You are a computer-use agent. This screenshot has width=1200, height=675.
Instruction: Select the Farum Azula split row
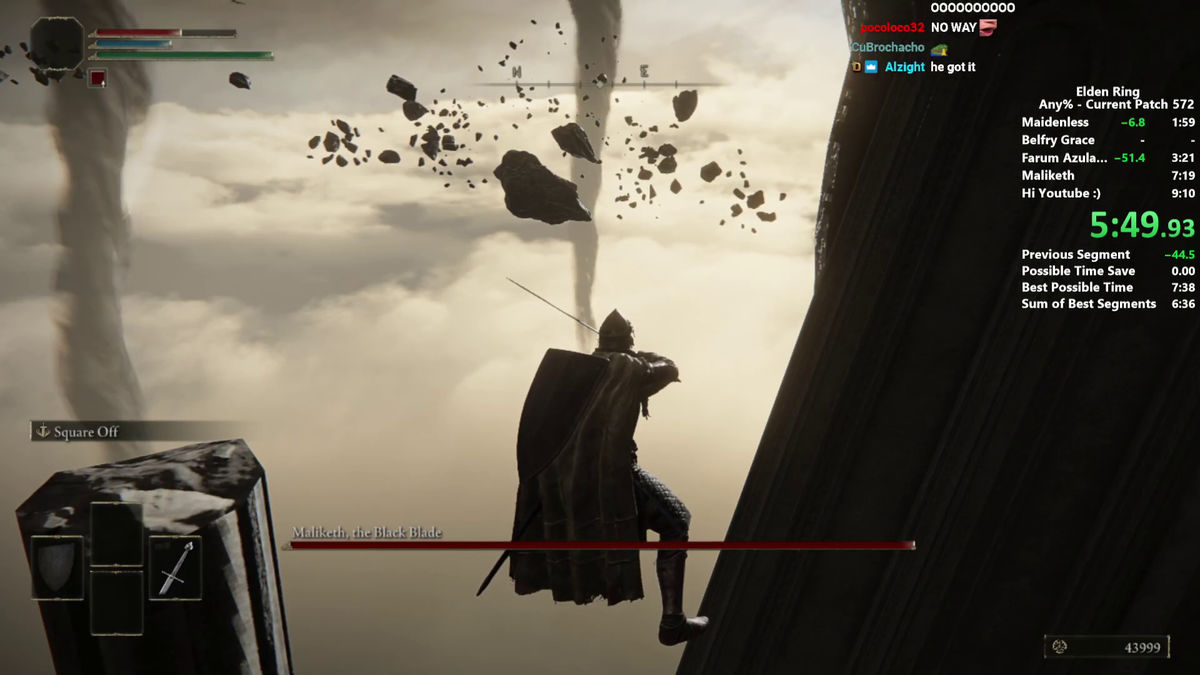coord(1107,158)
